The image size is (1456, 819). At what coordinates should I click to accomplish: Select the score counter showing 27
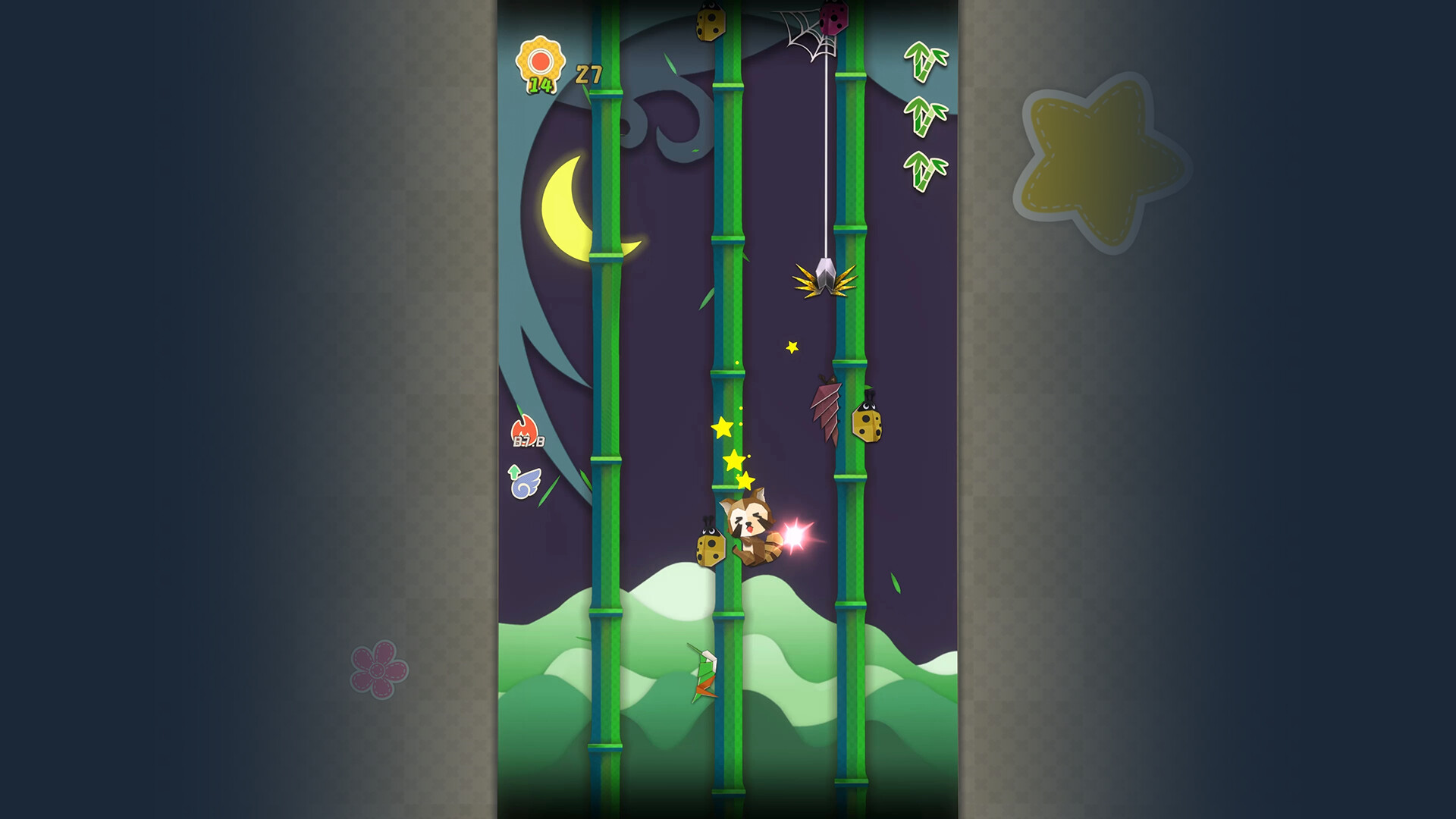[588, 73]
